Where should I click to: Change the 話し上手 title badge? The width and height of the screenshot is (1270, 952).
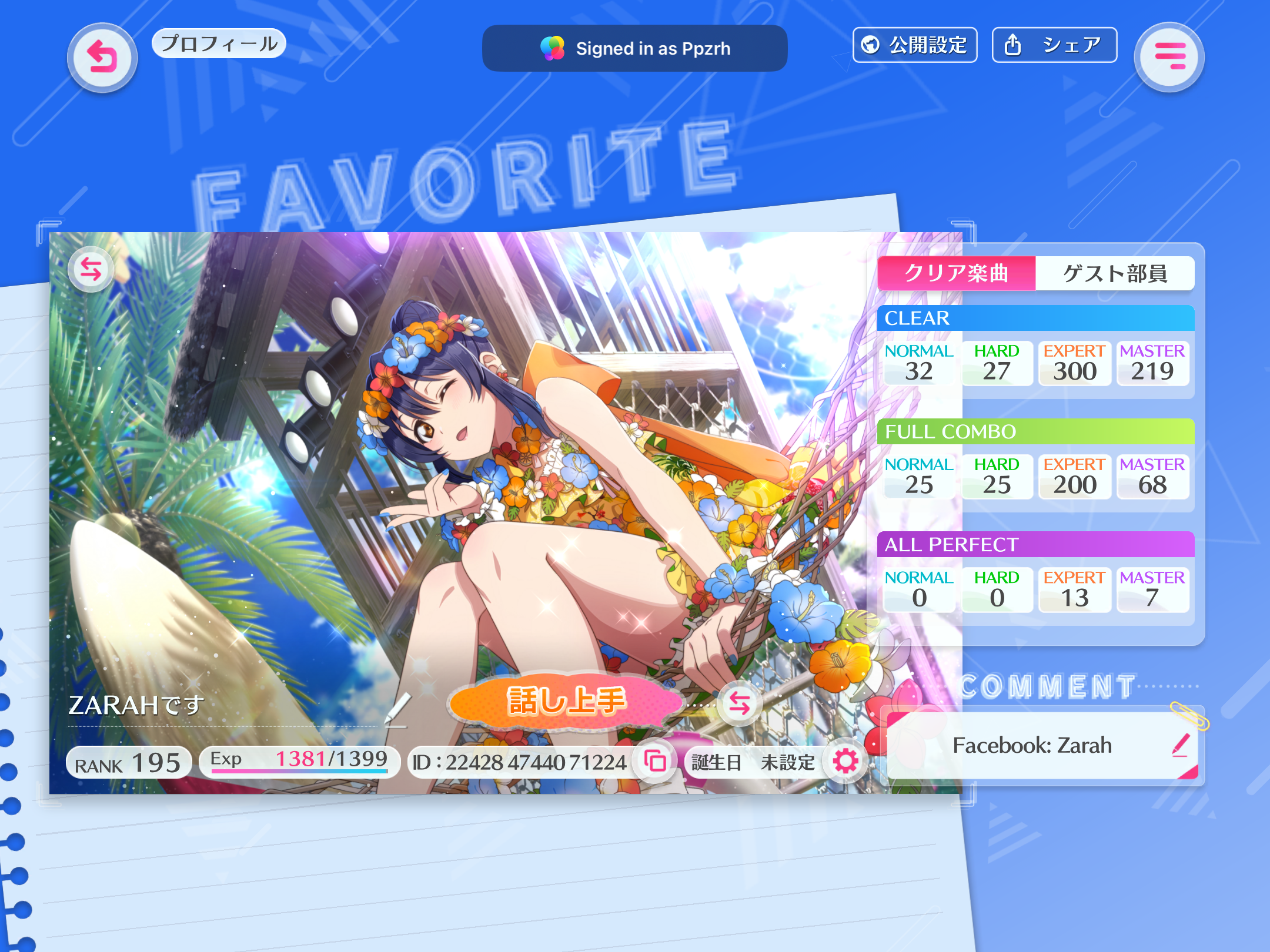coord(739,703)
